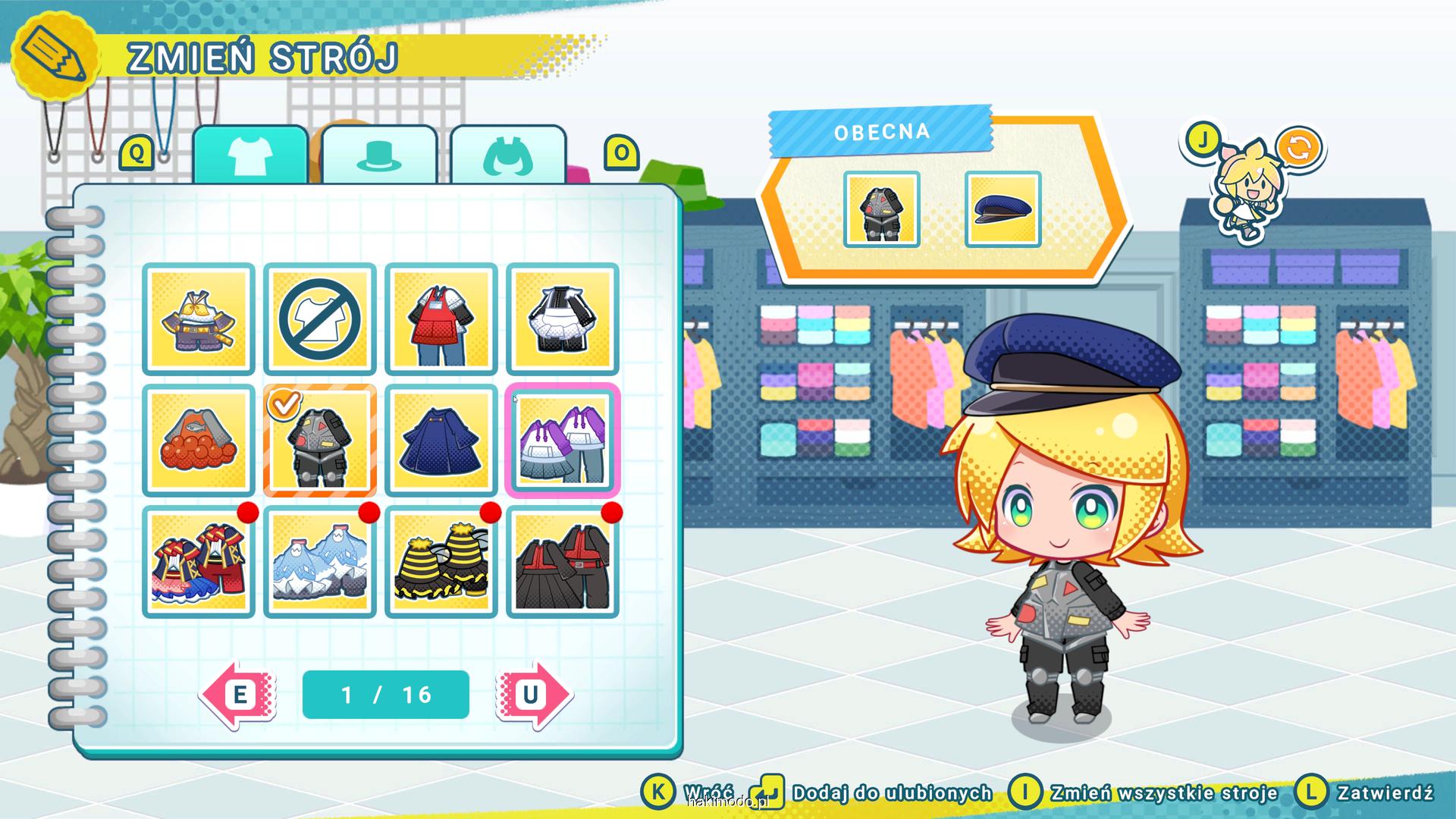Image resolution: width=1456 pixels, height=819 pixels.
Task: Select the red apron outfit
Action: [x=441, y=319]
